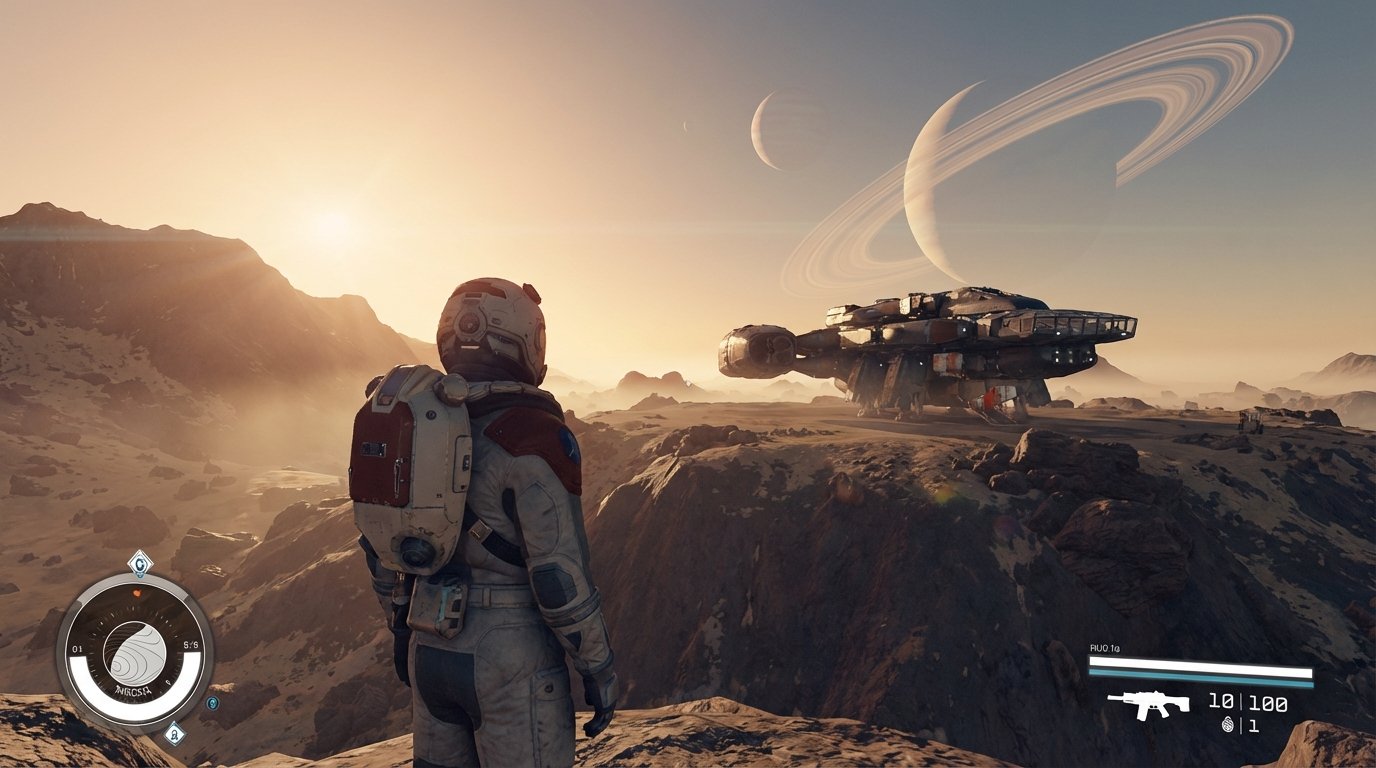
Task: Expand the grenade count readout
Action: [1254, 725]
